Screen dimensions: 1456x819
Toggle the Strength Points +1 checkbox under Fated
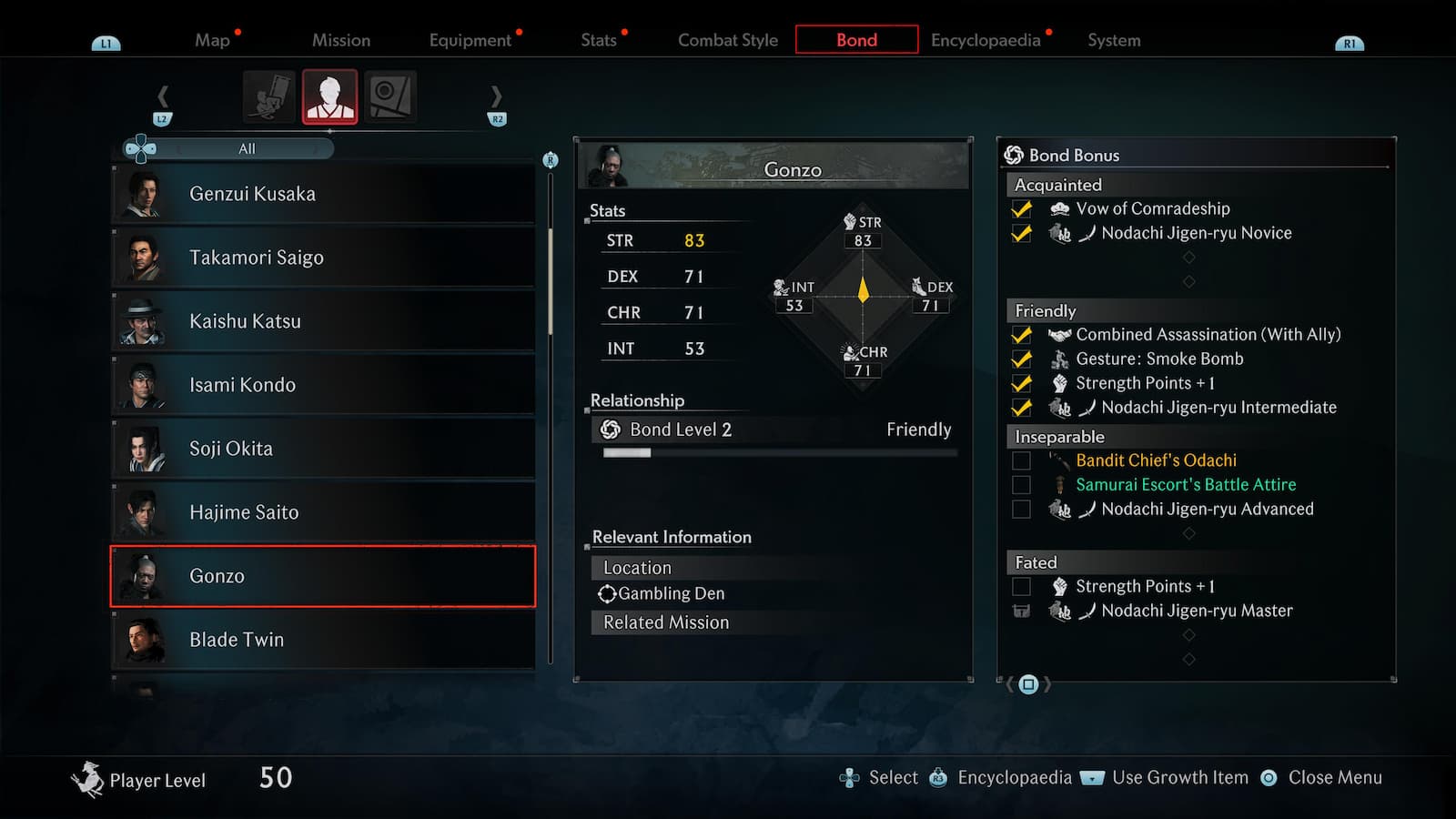[1021, 586]
